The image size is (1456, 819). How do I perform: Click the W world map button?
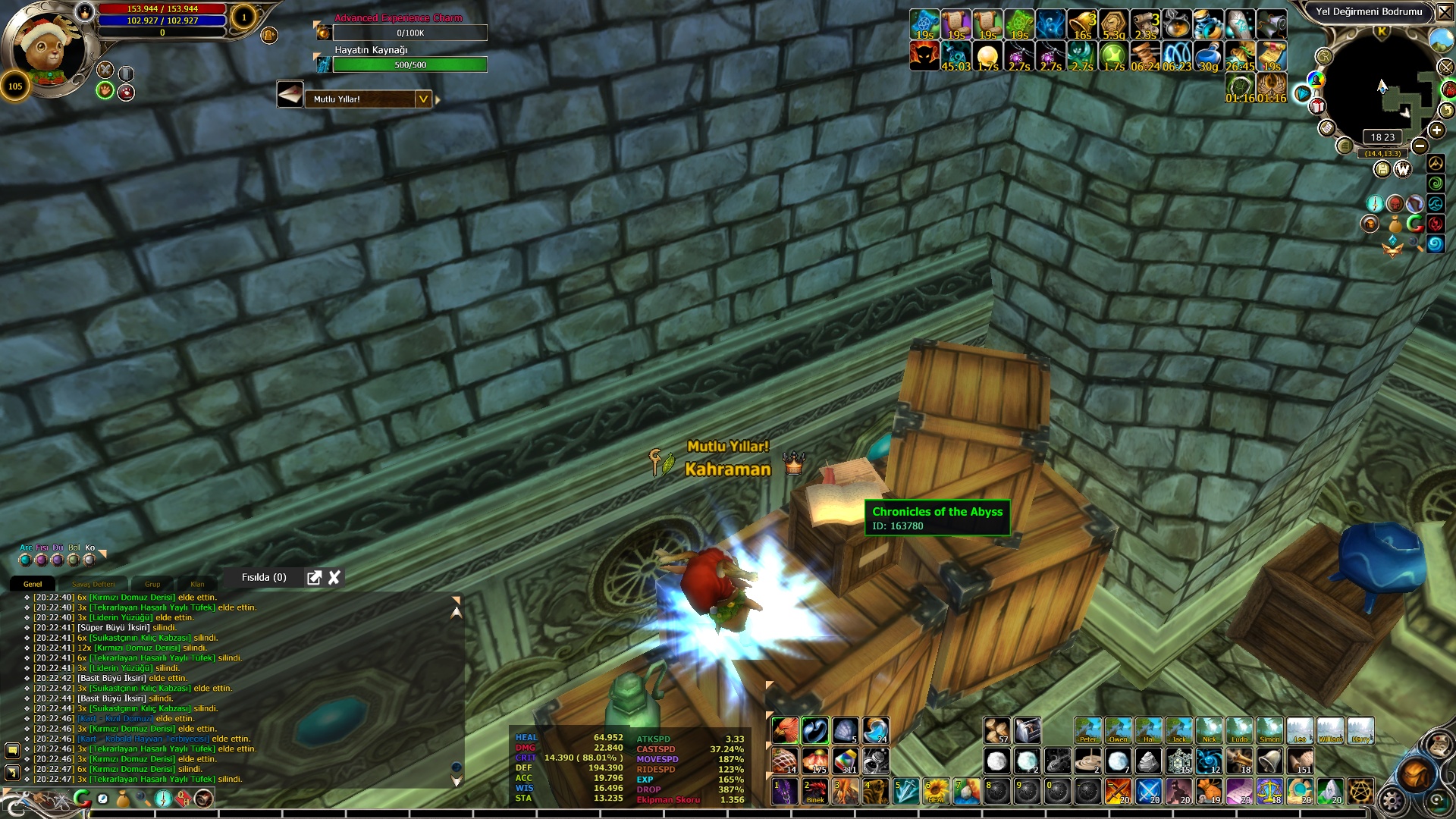[1403, 169]
